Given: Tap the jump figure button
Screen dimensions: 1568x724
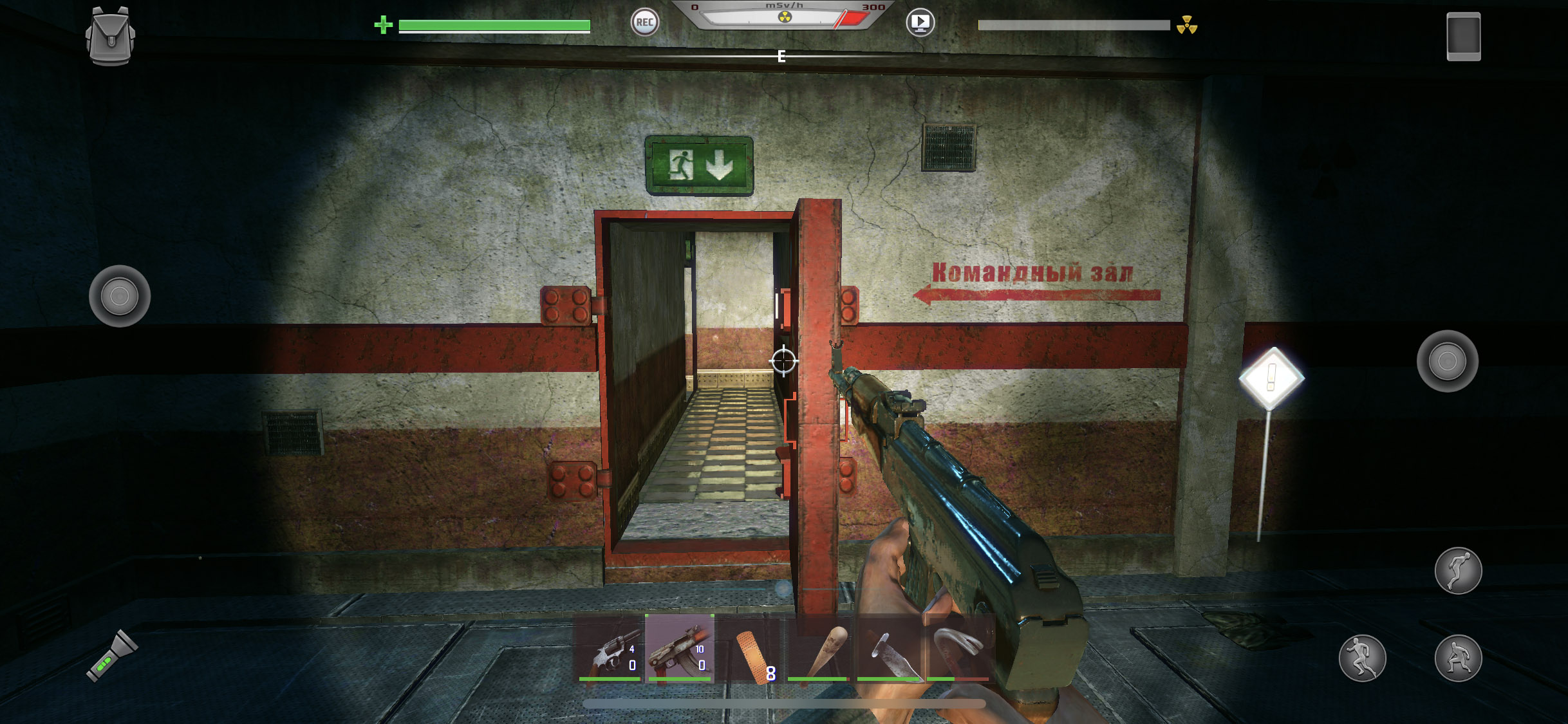Looking at the screenshot, I should [x=1458, y=571].
